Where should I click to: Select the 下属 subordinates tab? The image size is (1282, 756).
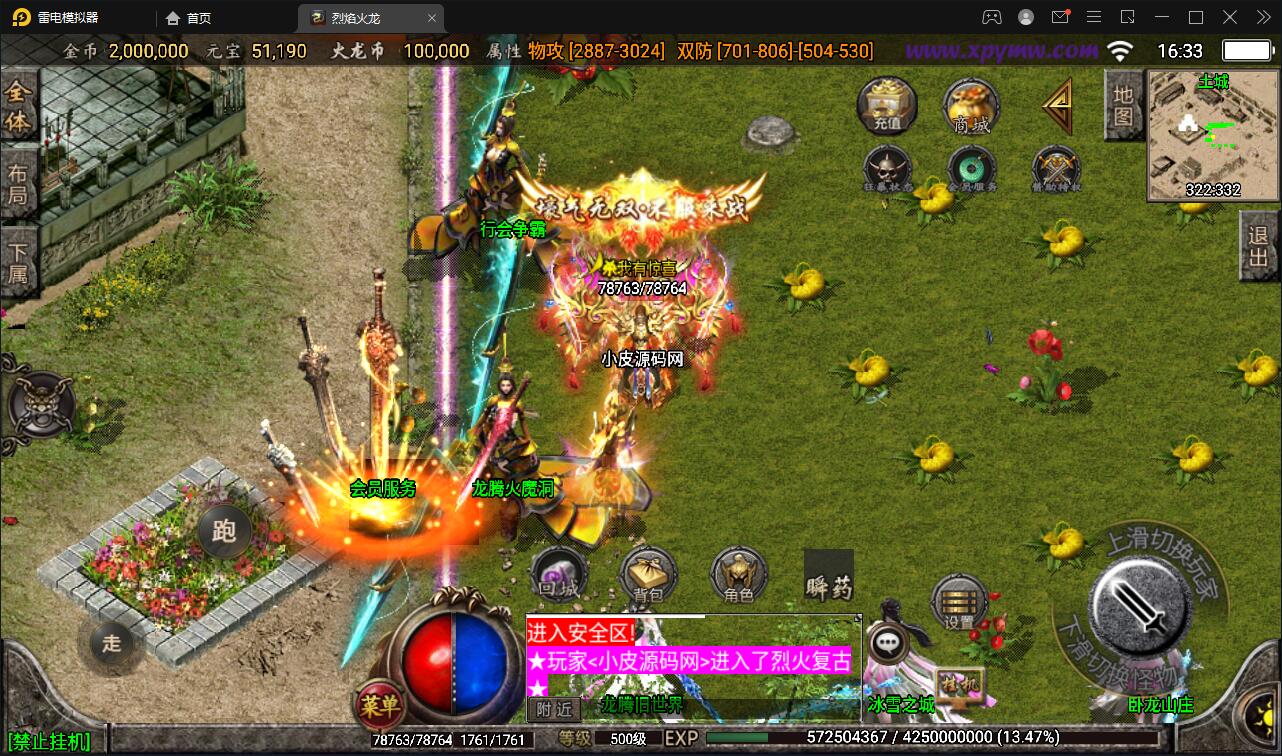[x=18, y=261]
